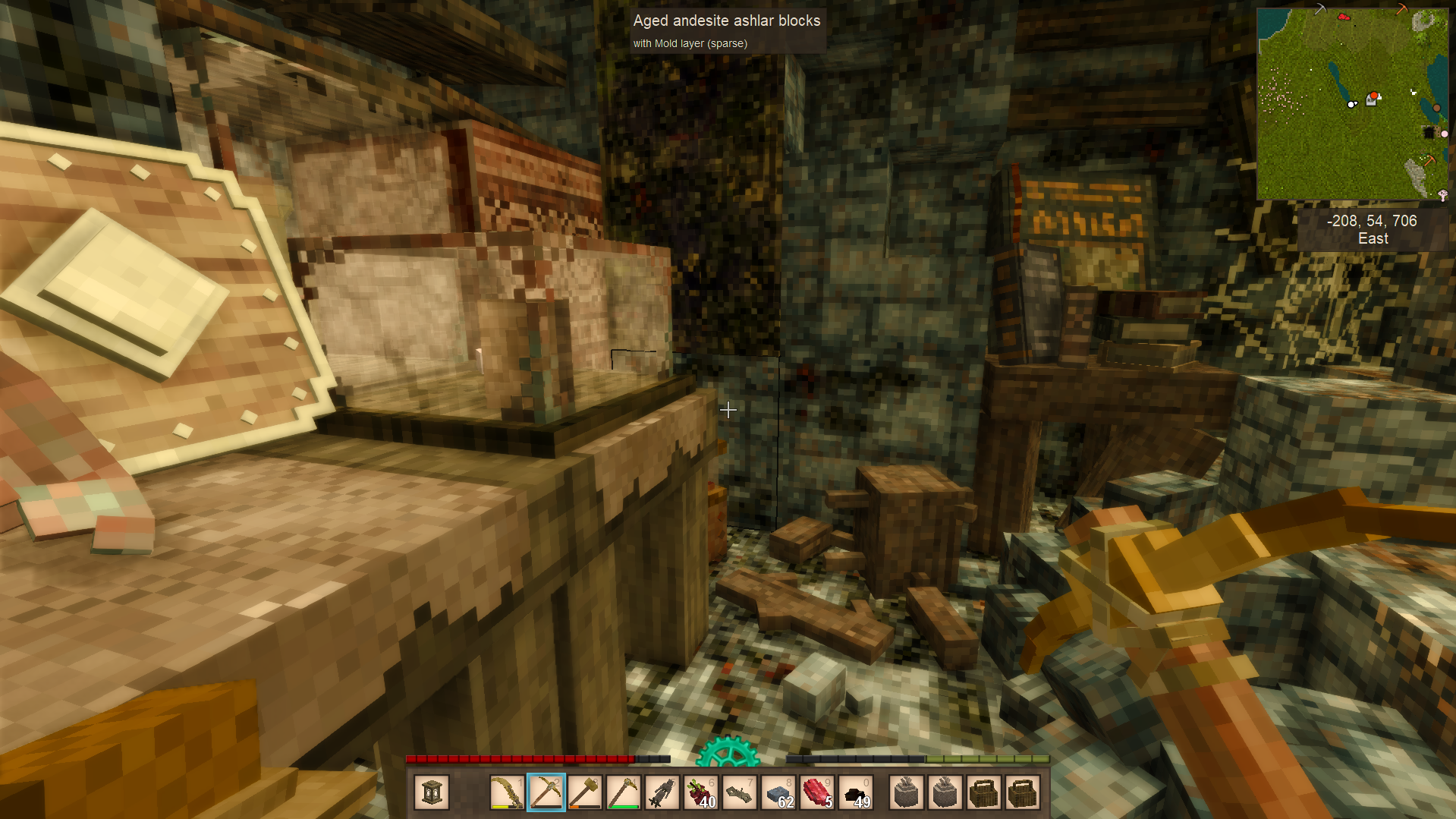Click the pink circle waypoint on the minimap
1456x819 pixels.
[x=1444, y=134]
